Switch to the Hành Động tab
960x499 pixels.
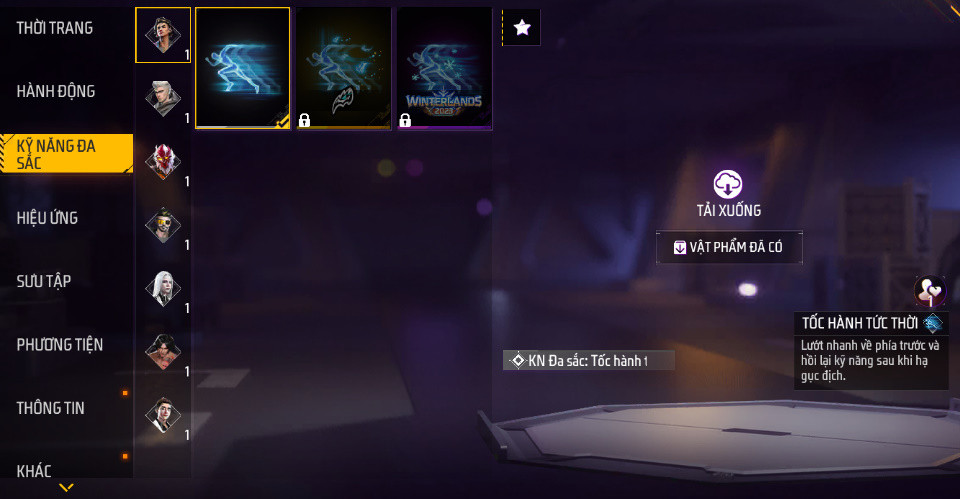click(x=56, y=91)
